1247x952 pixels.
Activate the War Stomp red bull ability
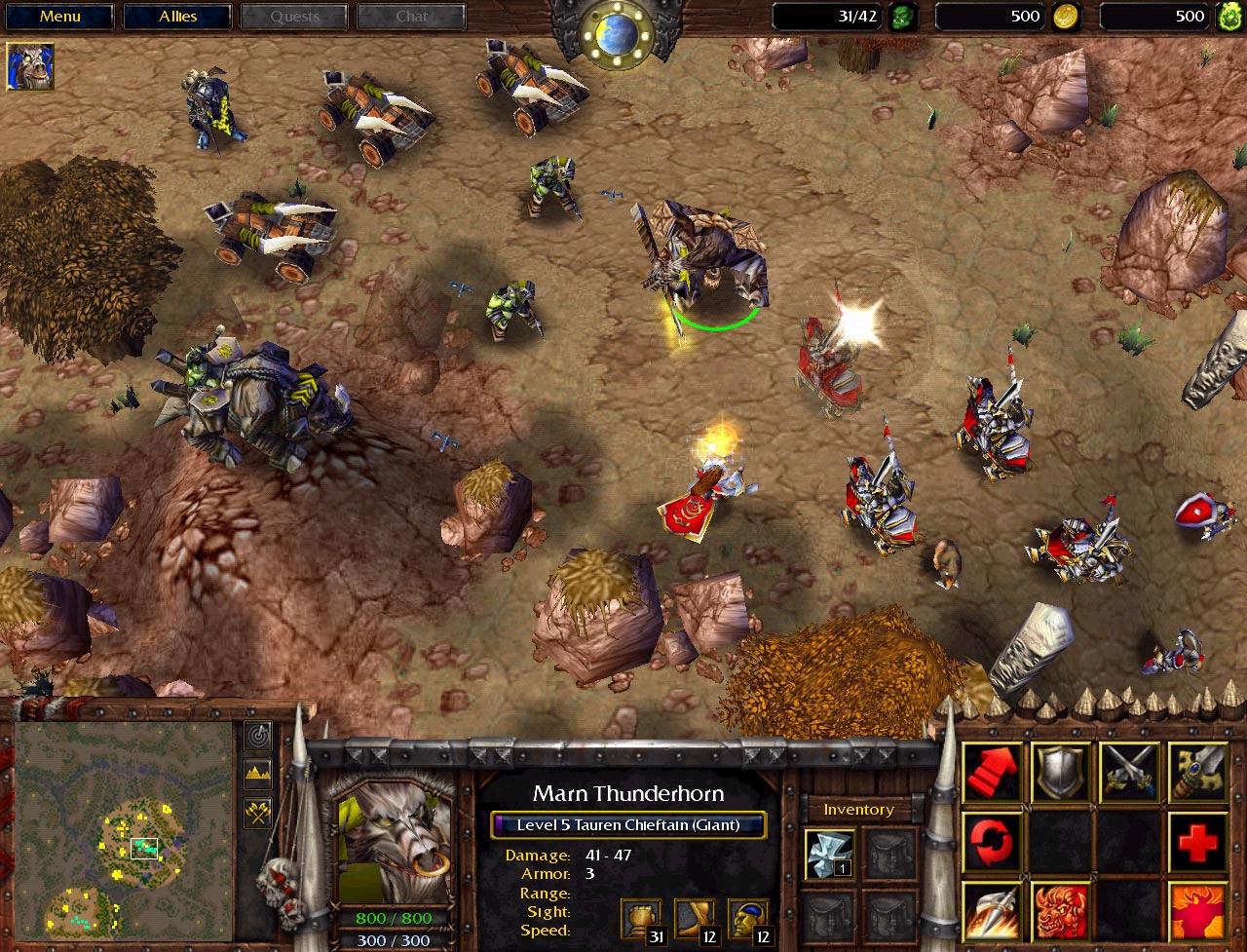(x=1061, y=910)
